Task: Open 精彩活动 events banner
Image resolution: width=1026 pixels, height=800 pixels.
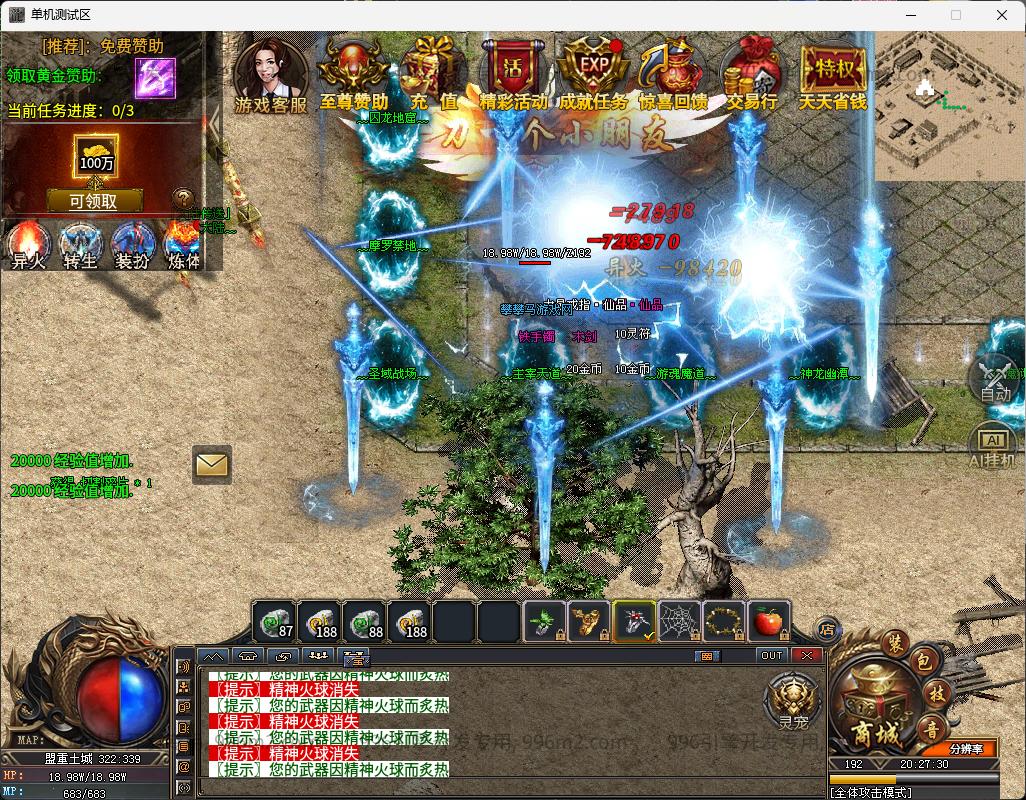Action: click(x=513, y=70)
